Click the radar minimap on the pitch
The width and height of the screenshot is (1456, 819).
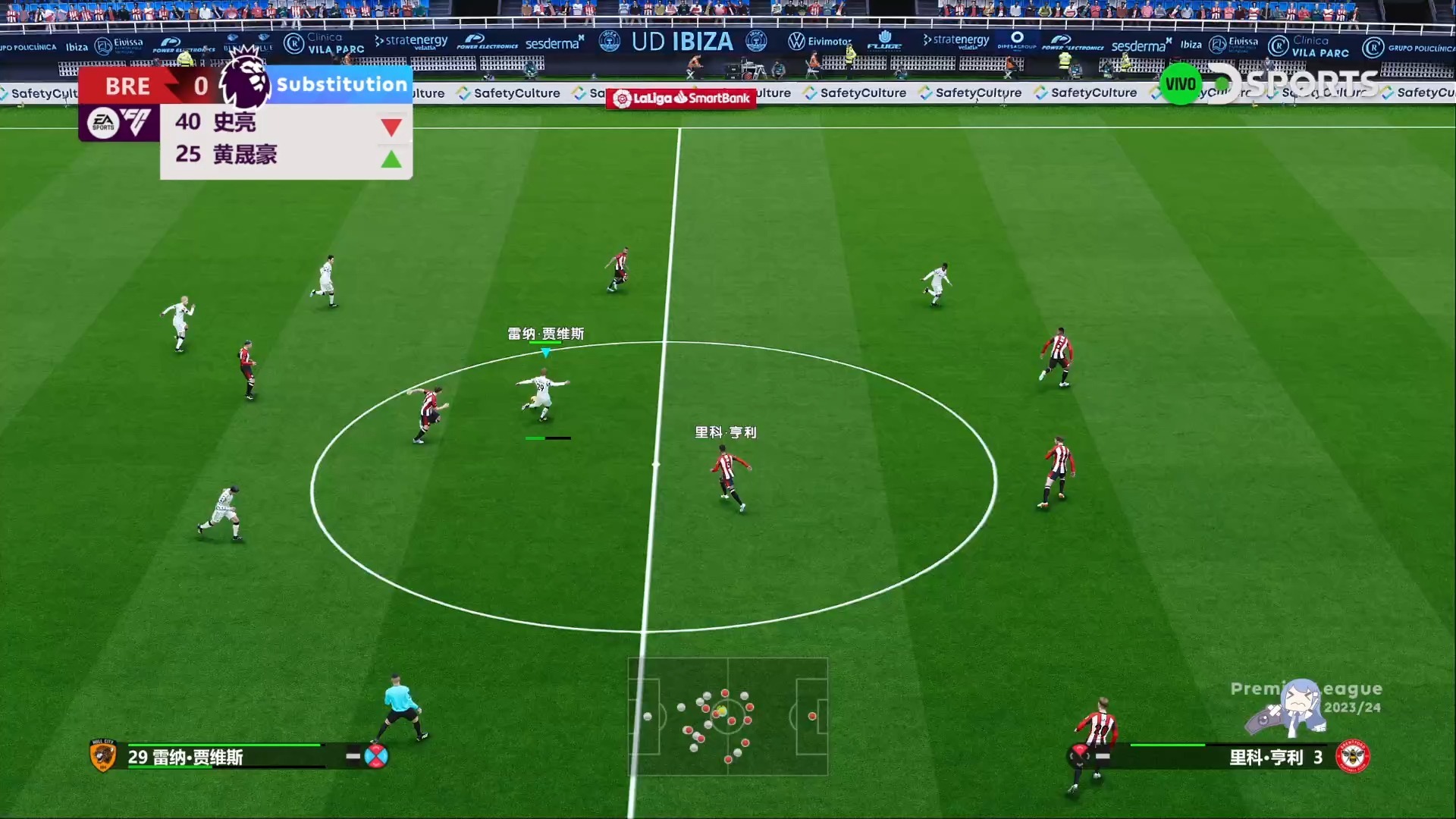(x=727, y=717)
